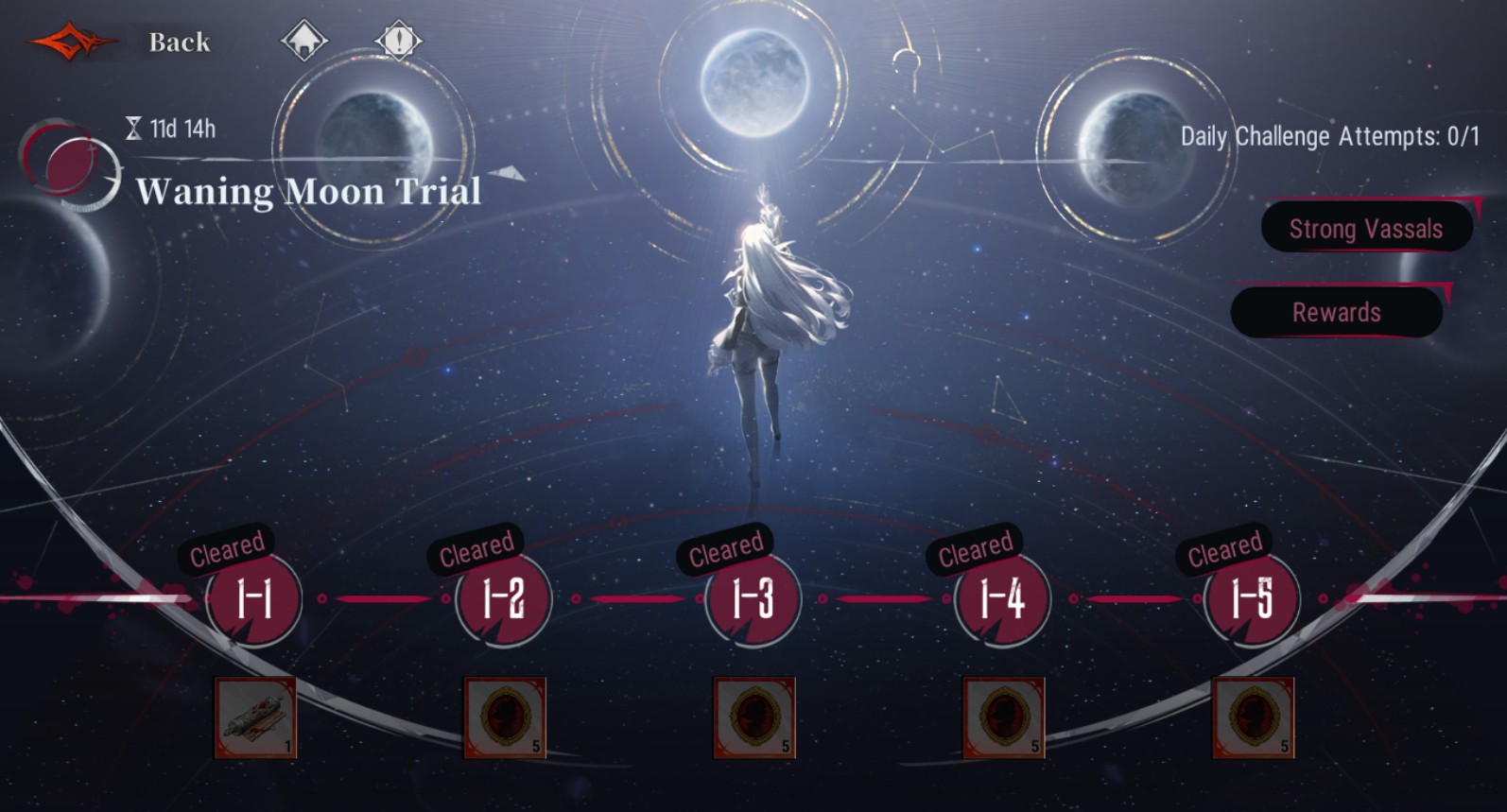Screen dimensions: 1507x812
Task: Start stage node 1-5
Action: click(1252, 599)
